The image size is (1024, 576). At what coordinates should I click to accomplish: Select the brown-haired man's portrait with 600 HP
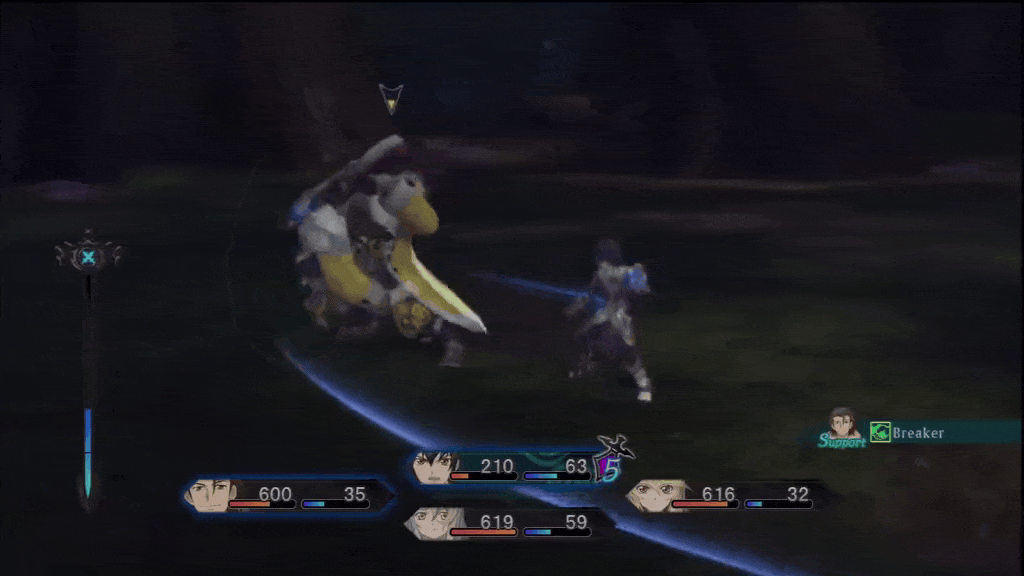(211, 494)
